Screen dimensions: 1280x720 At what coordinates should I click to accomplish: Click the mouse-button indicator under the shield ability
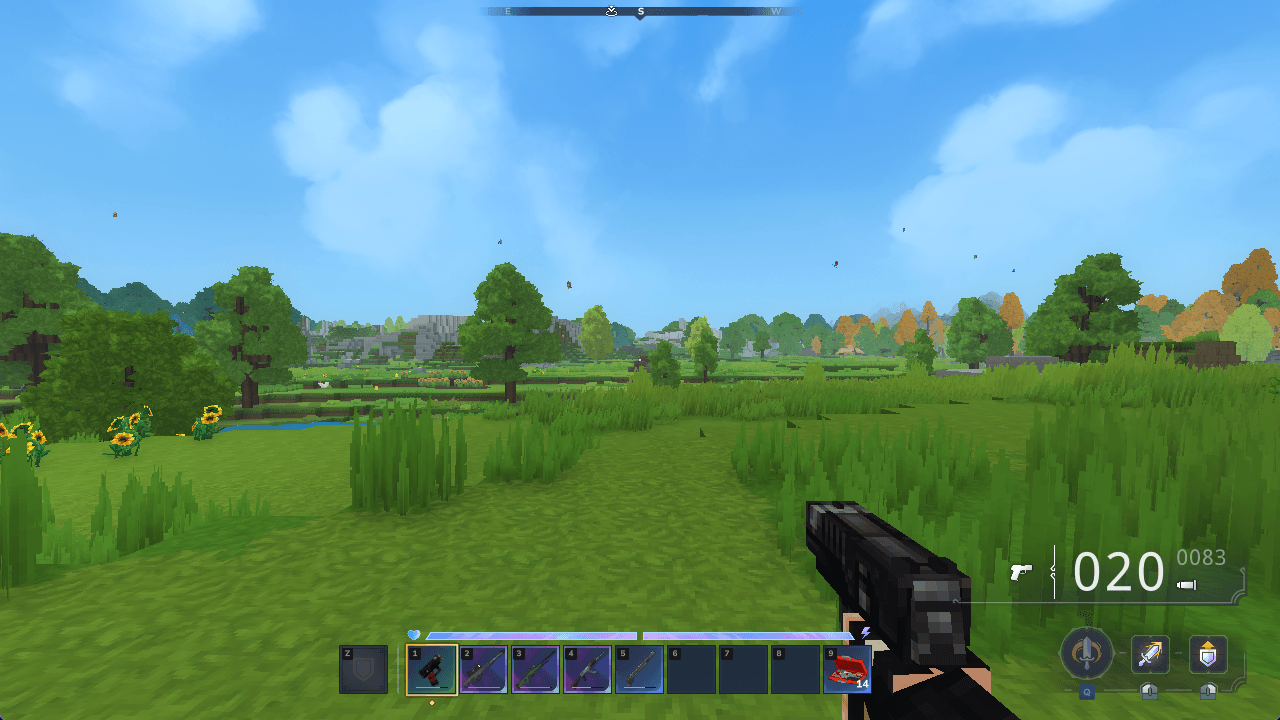pos(1207,691)
